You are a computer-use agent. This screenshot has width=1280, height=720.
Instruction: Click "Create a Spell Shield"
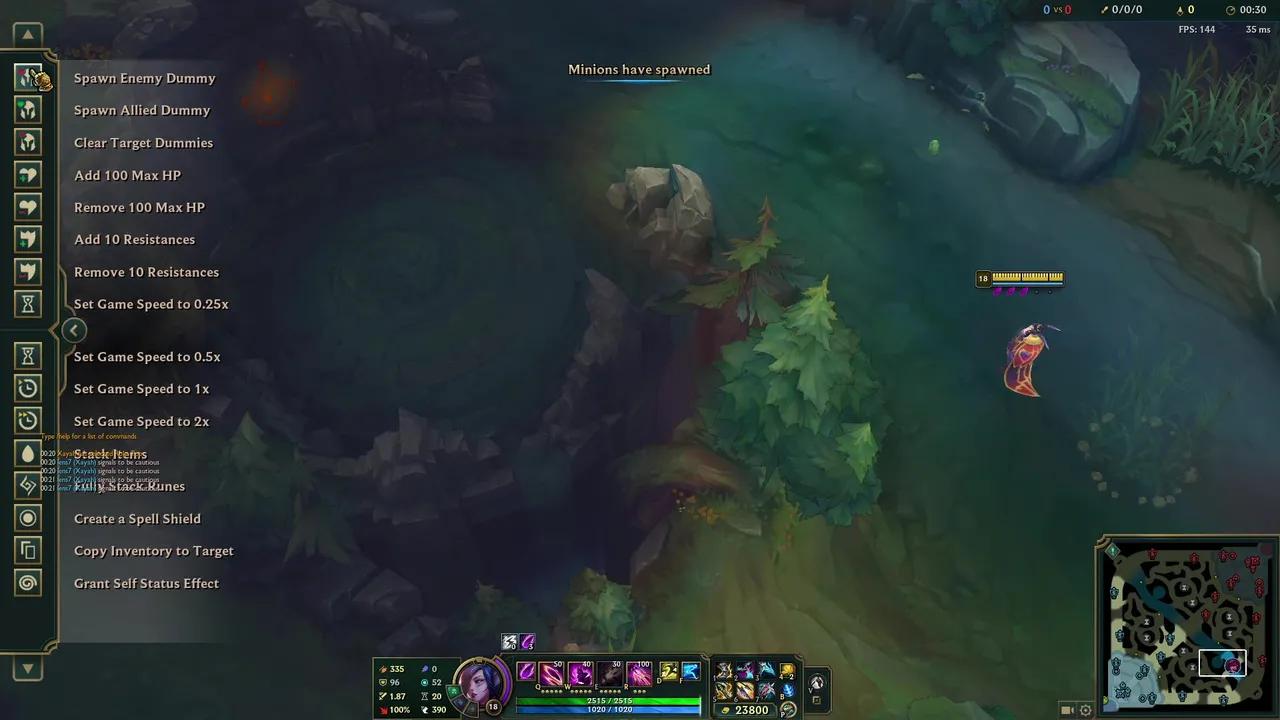pos(137,518)
